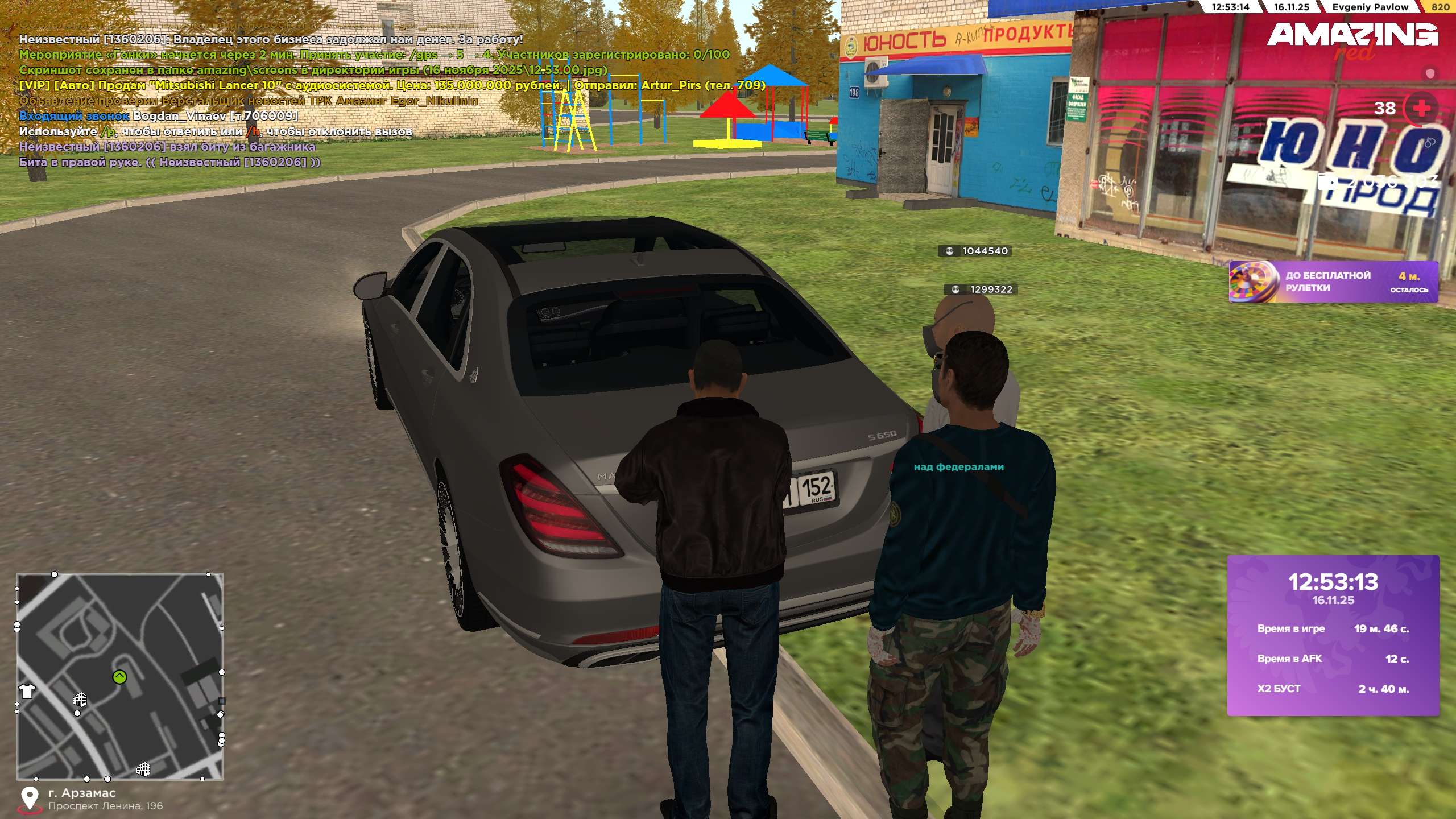Click the minimap

(x=120, y=676)
